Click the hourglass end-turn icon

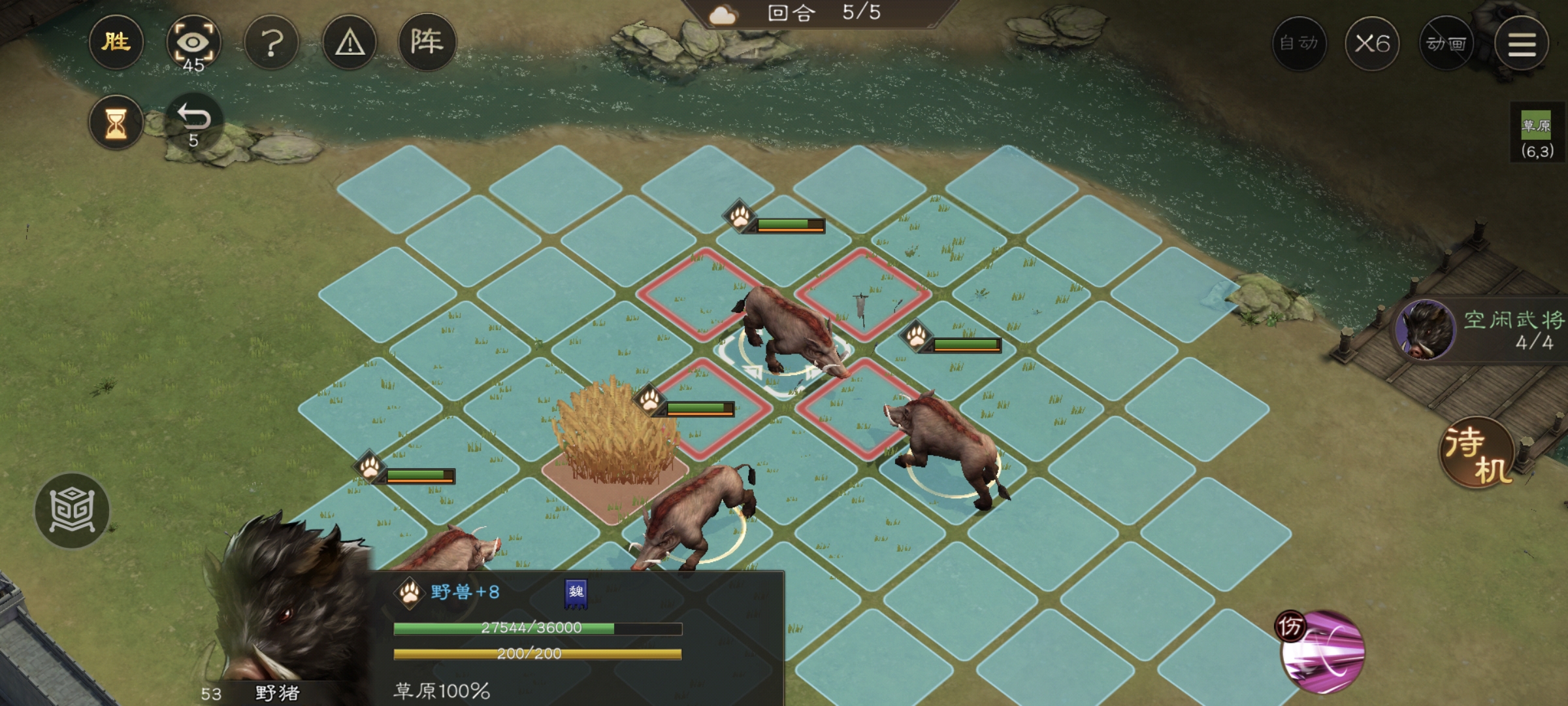(116, 123)
